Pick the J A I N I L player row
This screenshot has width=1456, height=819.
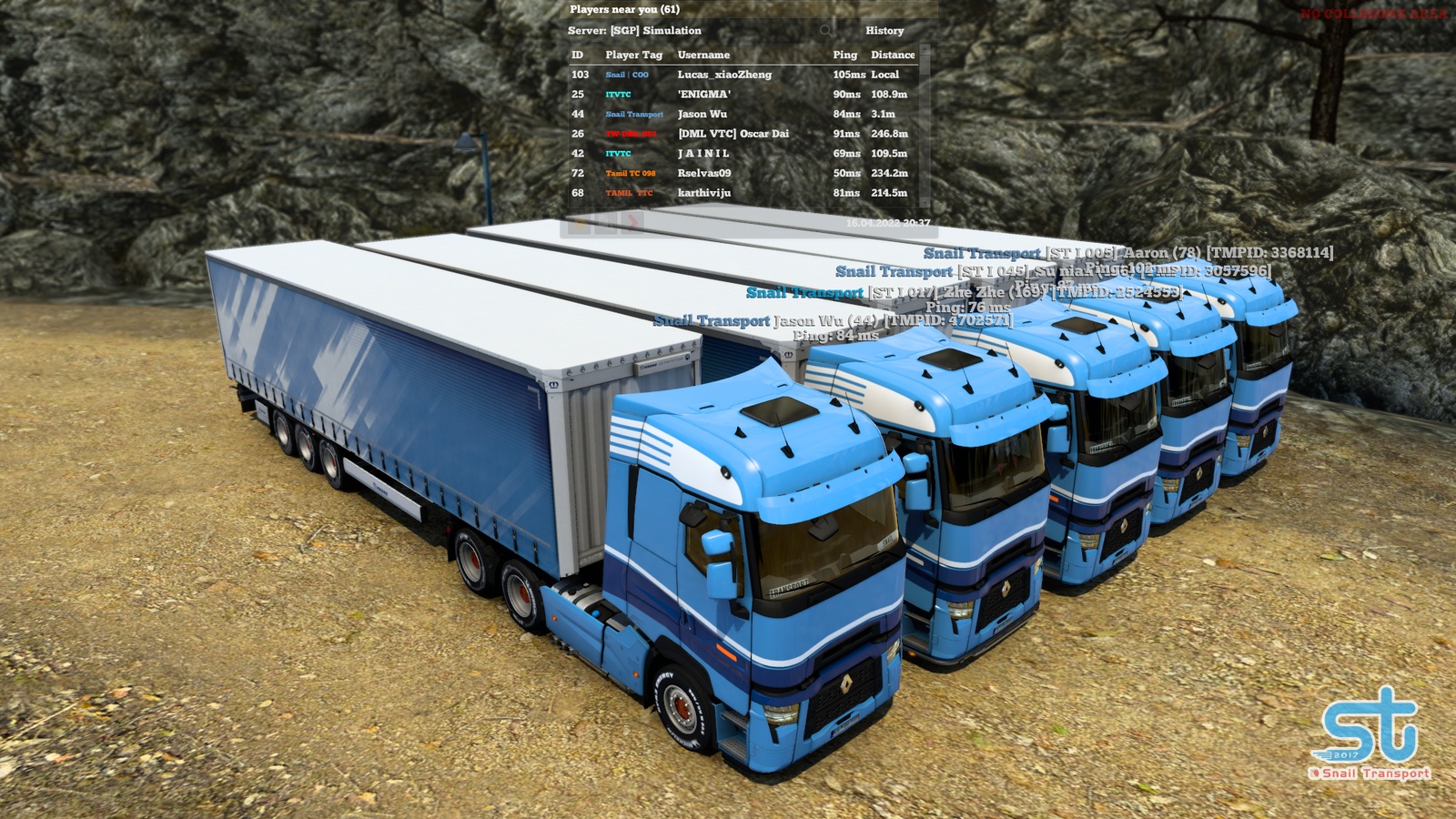(x=703, y=154)
